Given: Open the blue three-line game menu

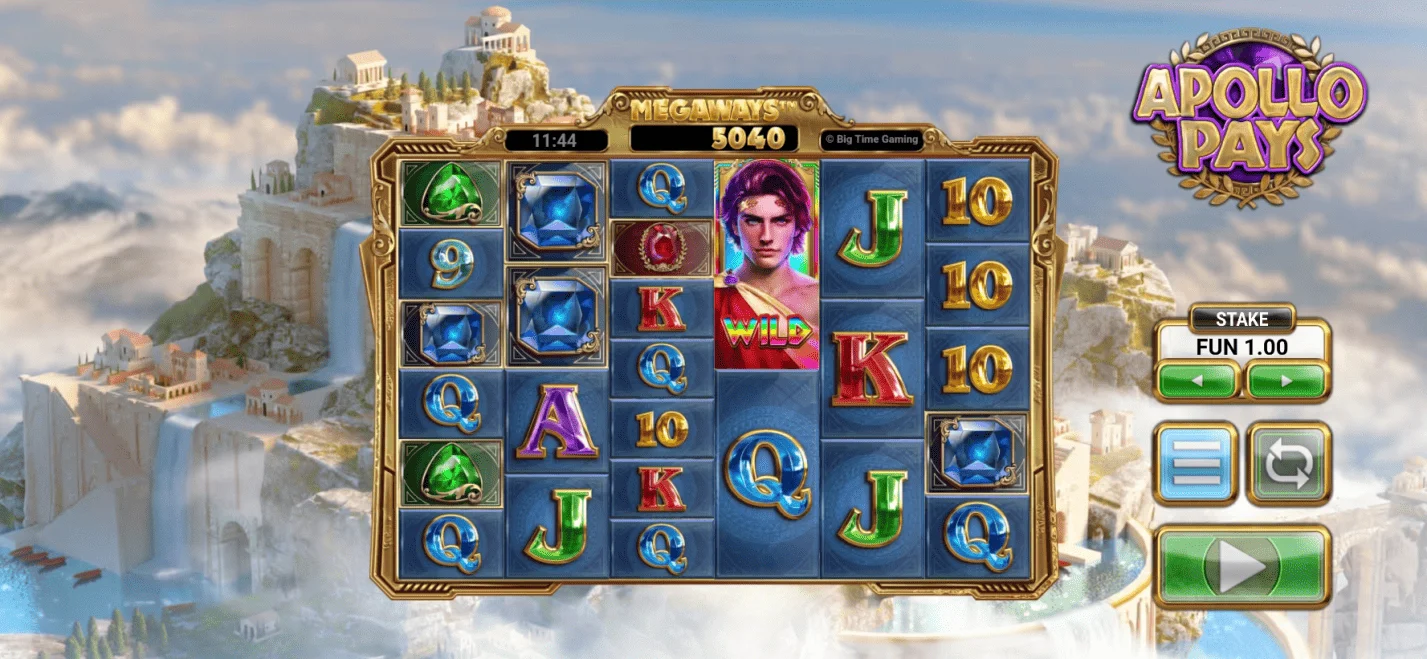Looking at the screenshot, I should (x=1196, y=464).
